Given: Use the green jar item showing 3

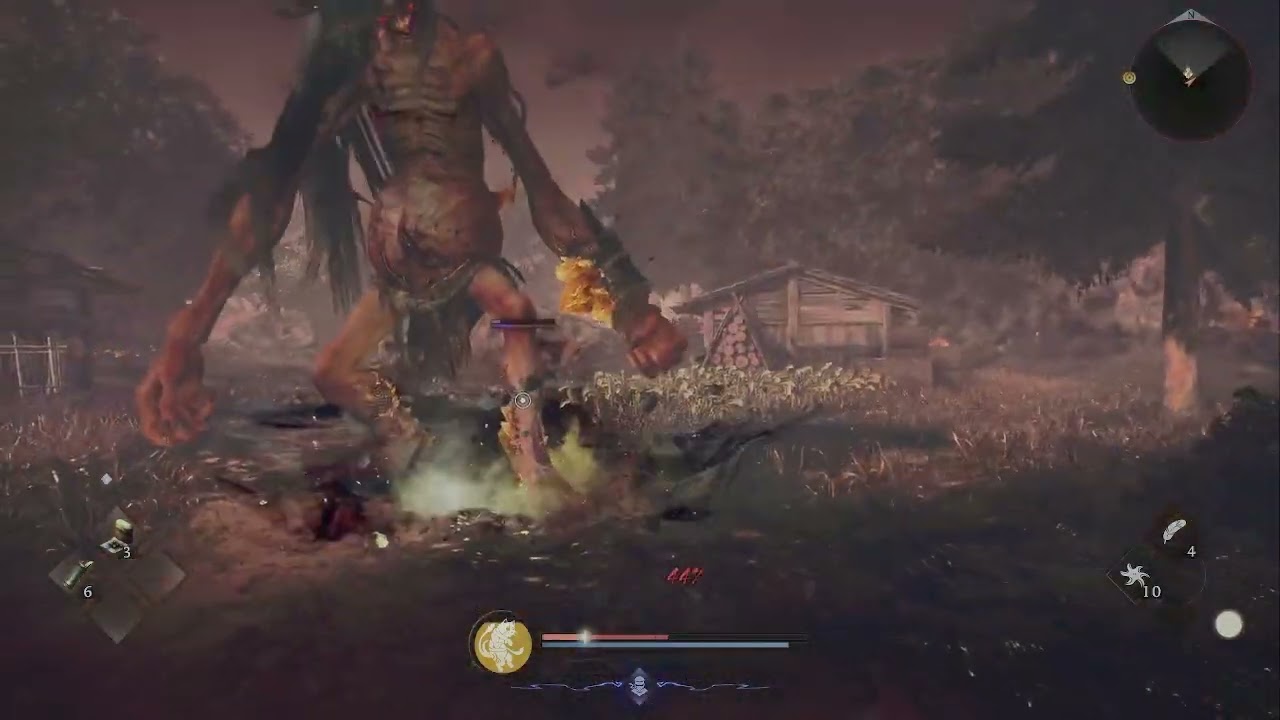Looking at the screenshot, I should (121, 534).
